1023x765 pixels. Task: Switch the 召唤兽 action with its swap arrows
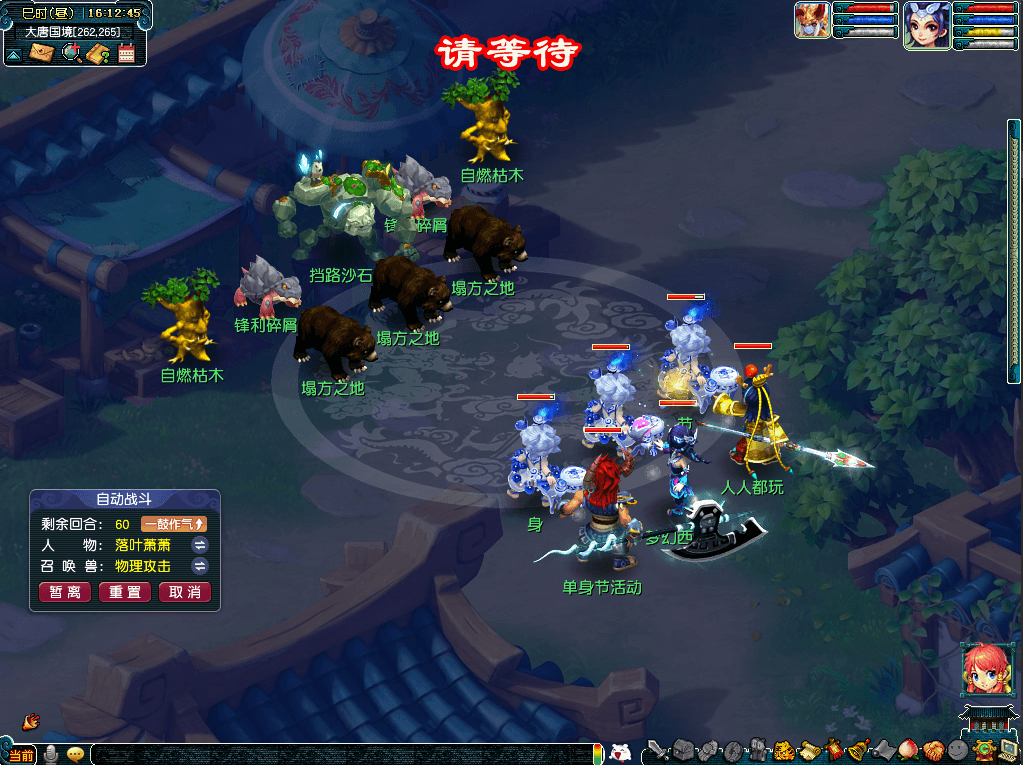(199, 566)
